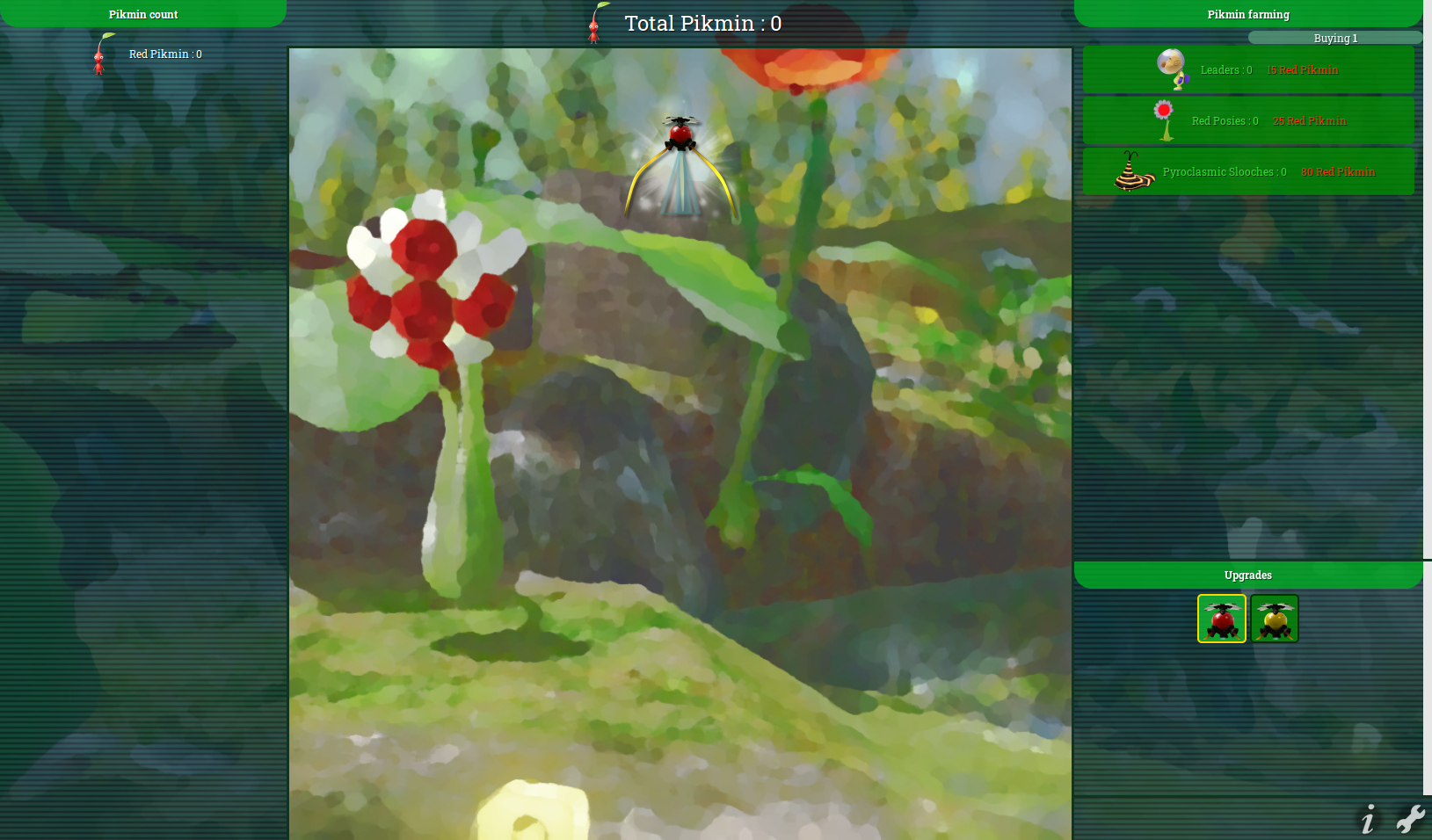Purchase the Red Posies farmer
Image resolution: width=1432 pixels, height=840 pixels.
click(x=1247, y=120)
